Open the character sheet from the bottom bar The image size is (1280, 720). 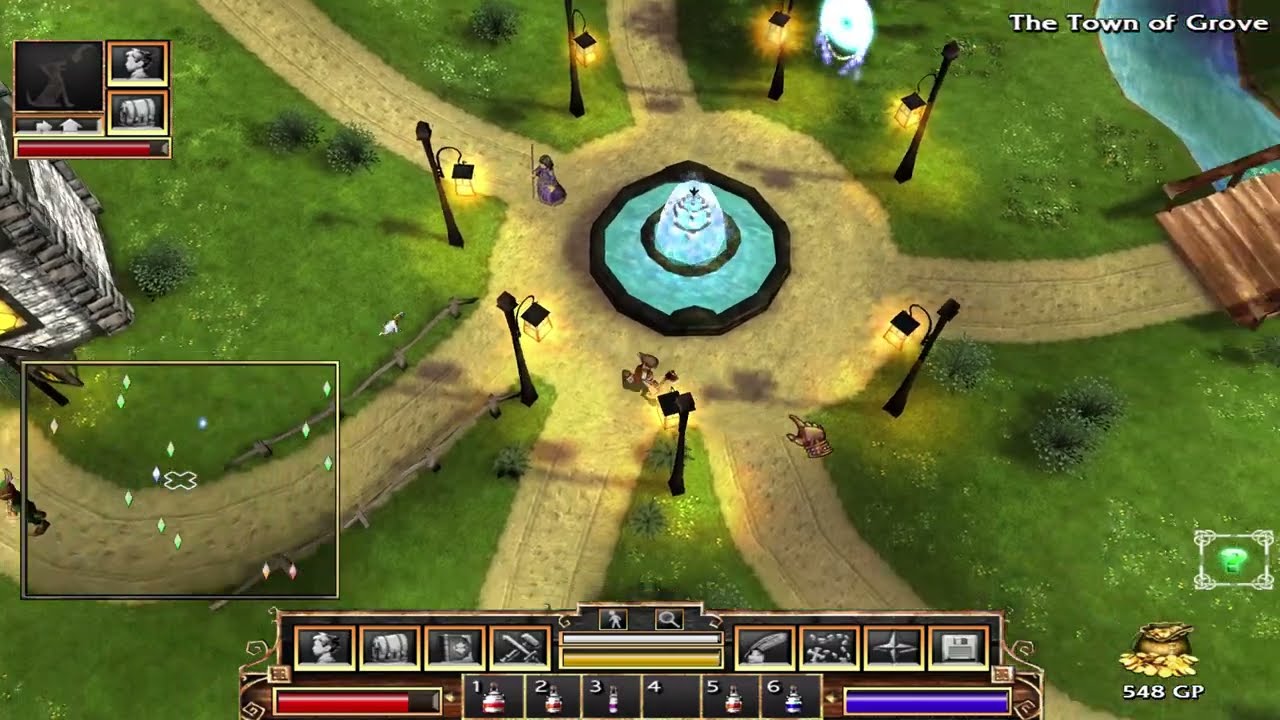[324, 648]
